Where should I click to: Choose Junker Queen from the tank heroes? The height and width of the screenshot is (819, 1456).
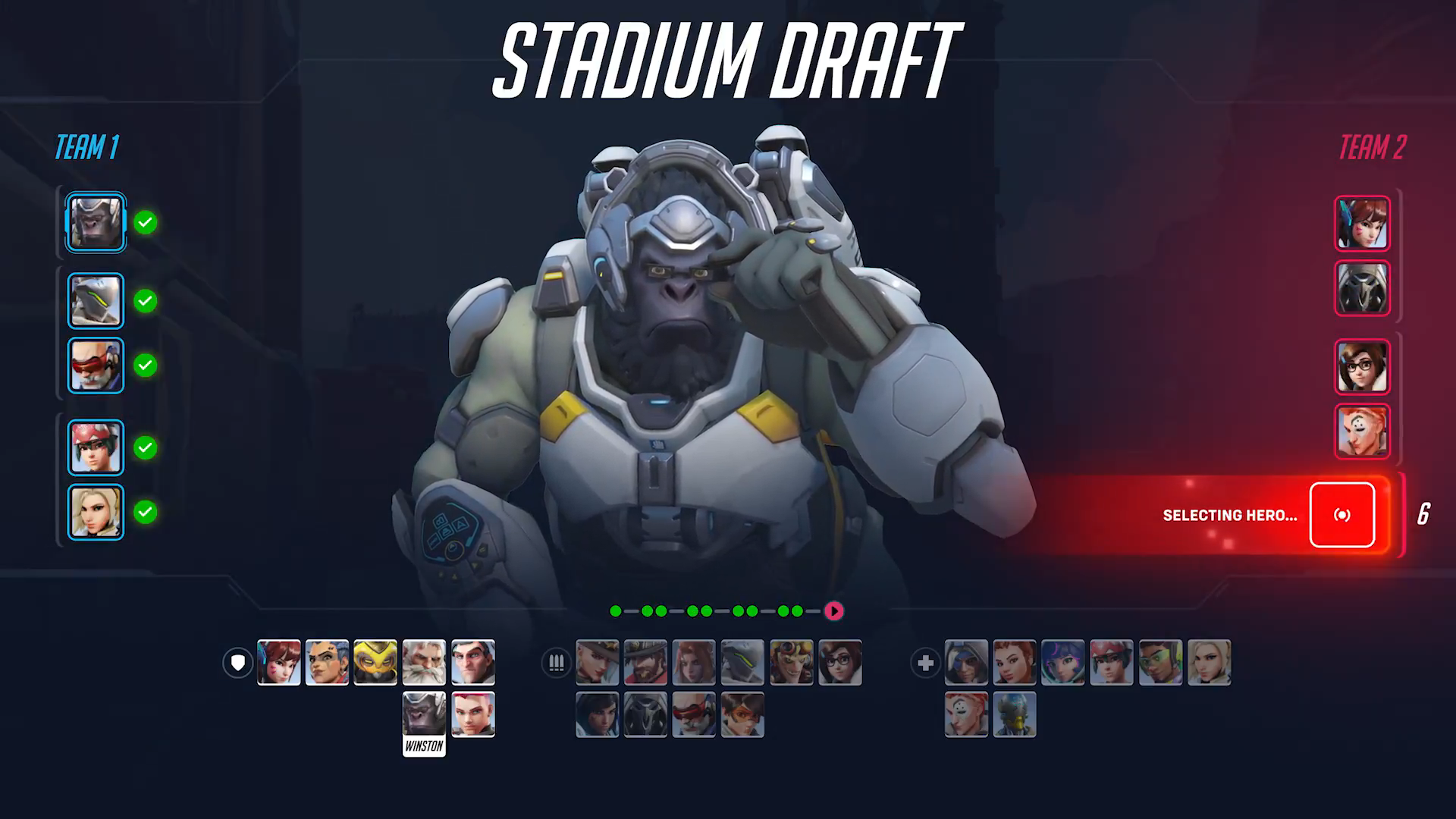pyautogui.click(x=327, y=663)
